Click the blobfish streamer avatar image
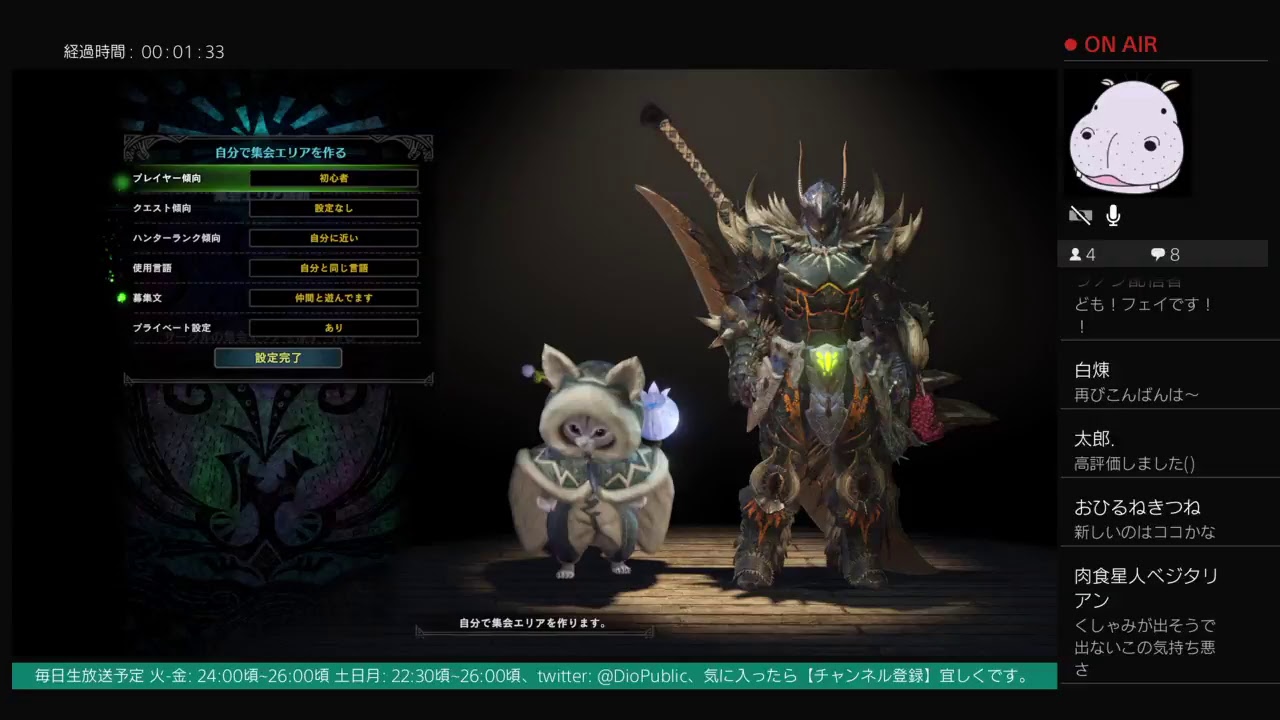The image size is (1280, 720). click(1127, 133)
